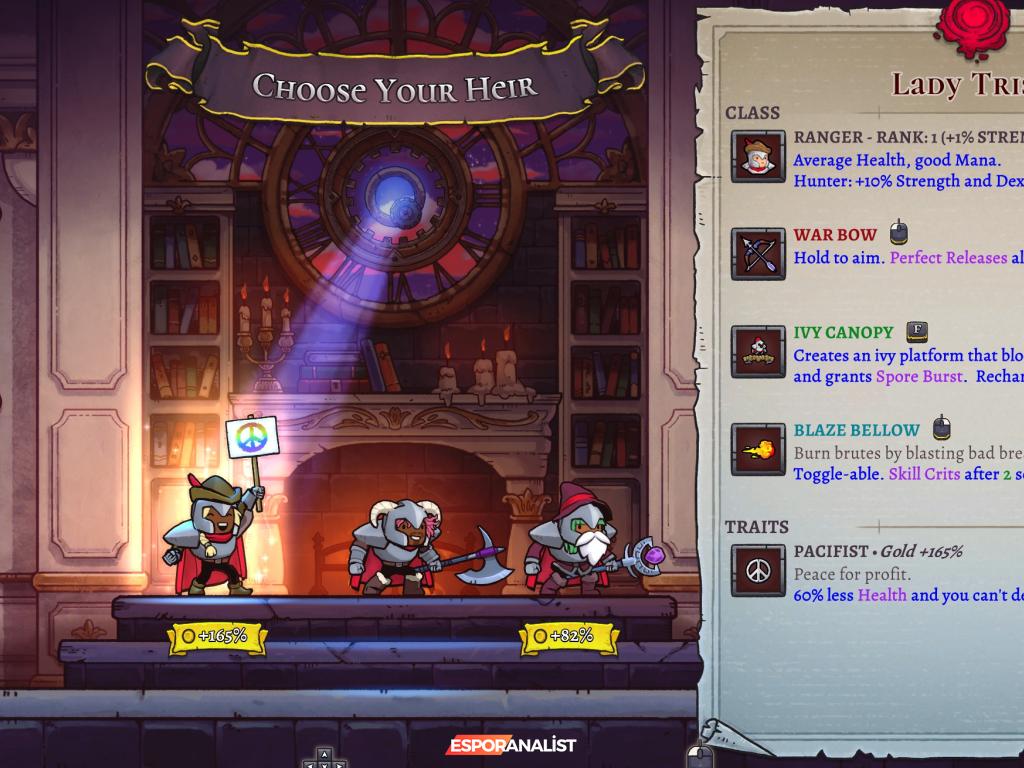
Task: Click the Ranger class portrait icon
Action: tap(758, 157)
